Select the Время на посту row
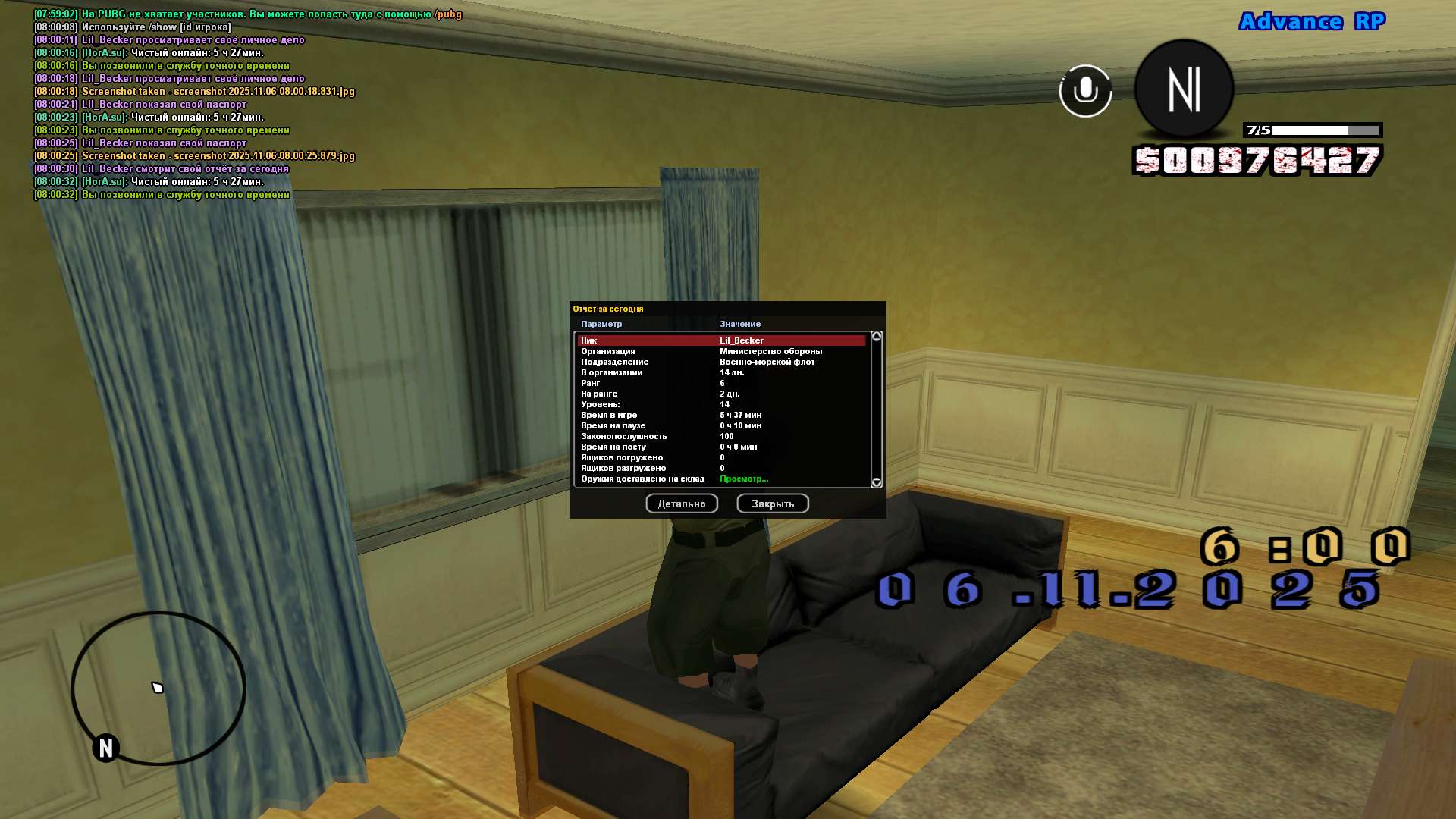Image resolution: width=1456 pixels, height=819 pixels. pos(720,447)
